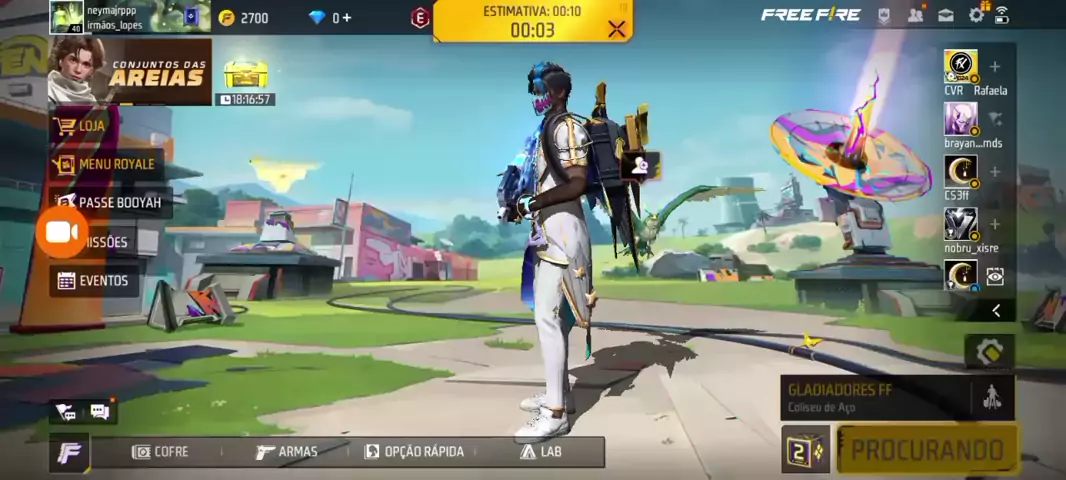The image size is (1066, 480).
Task: Open the friends list icon
Action: coord(915,15)
